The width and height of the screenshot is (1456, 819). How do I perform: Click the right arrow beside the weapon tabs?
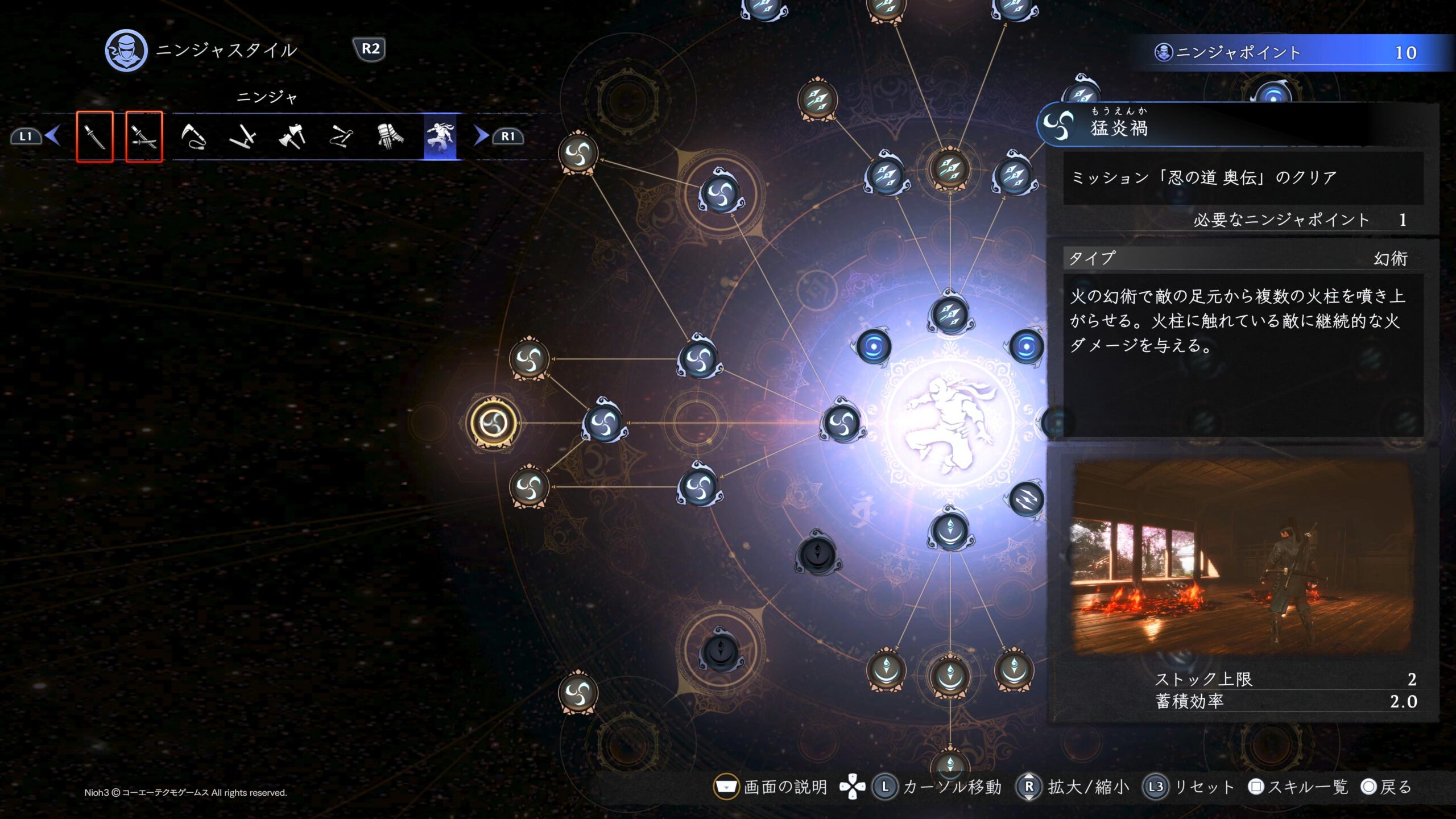pyautogui.click(x=481, y=136)
